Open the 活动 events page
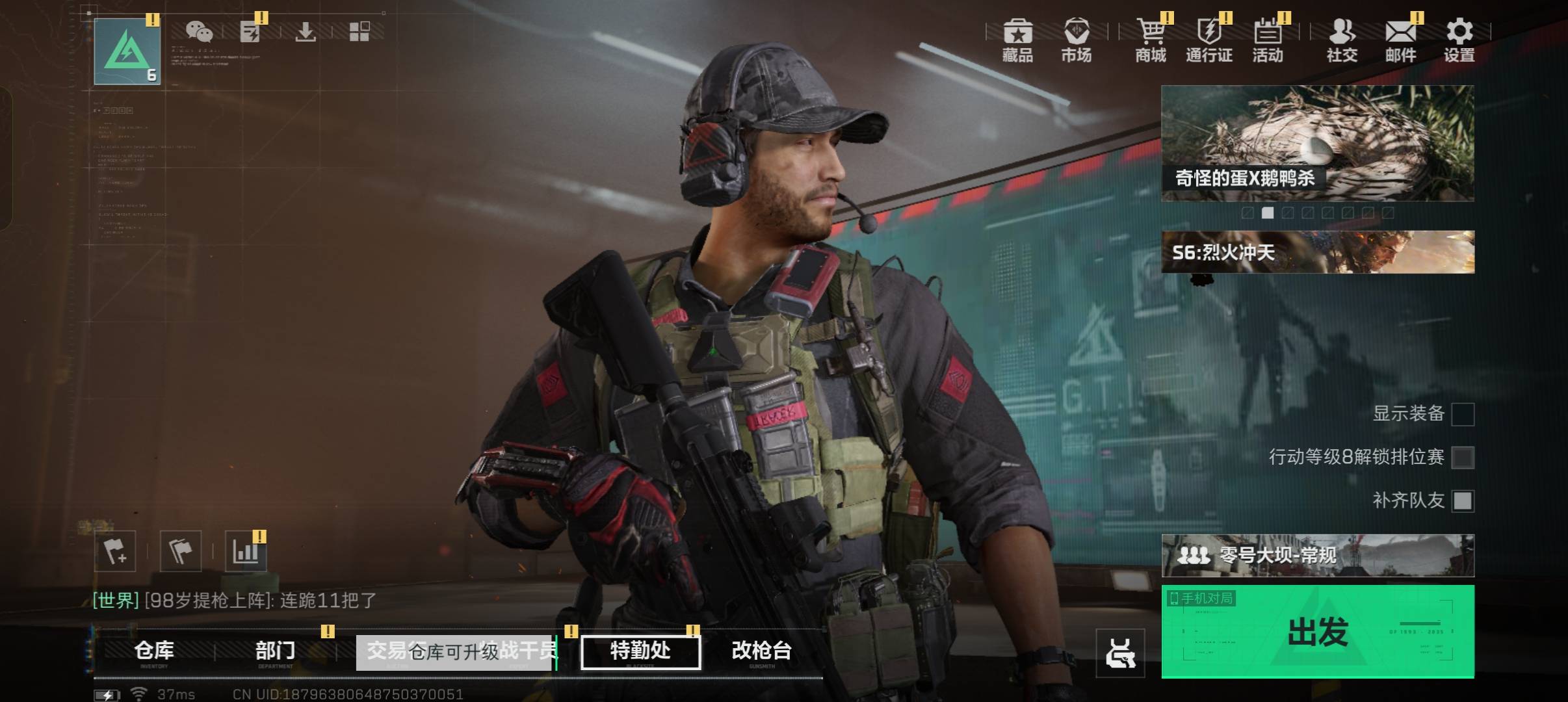This screenshot has height=702, width=1568. tap(1268, 40)
